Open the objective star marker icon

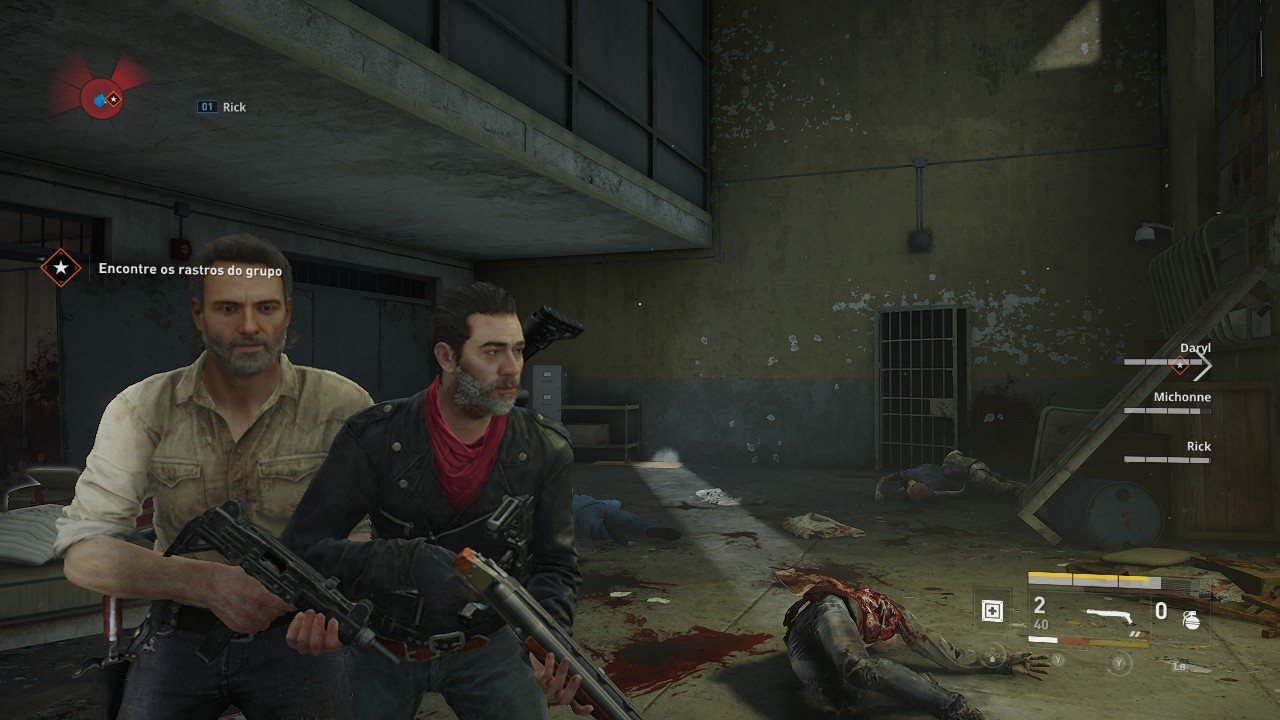click(x=61, y=268)
